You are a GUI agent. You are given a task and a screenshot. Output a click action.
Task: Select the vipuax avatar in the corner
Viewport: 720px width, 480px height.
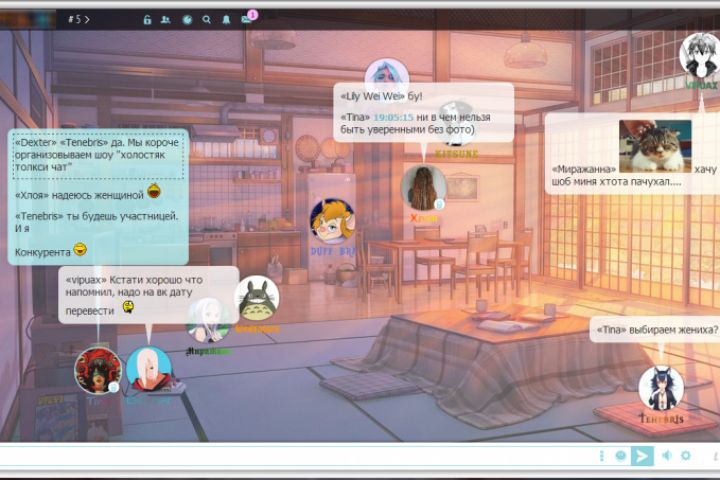(x=700, y=56)
